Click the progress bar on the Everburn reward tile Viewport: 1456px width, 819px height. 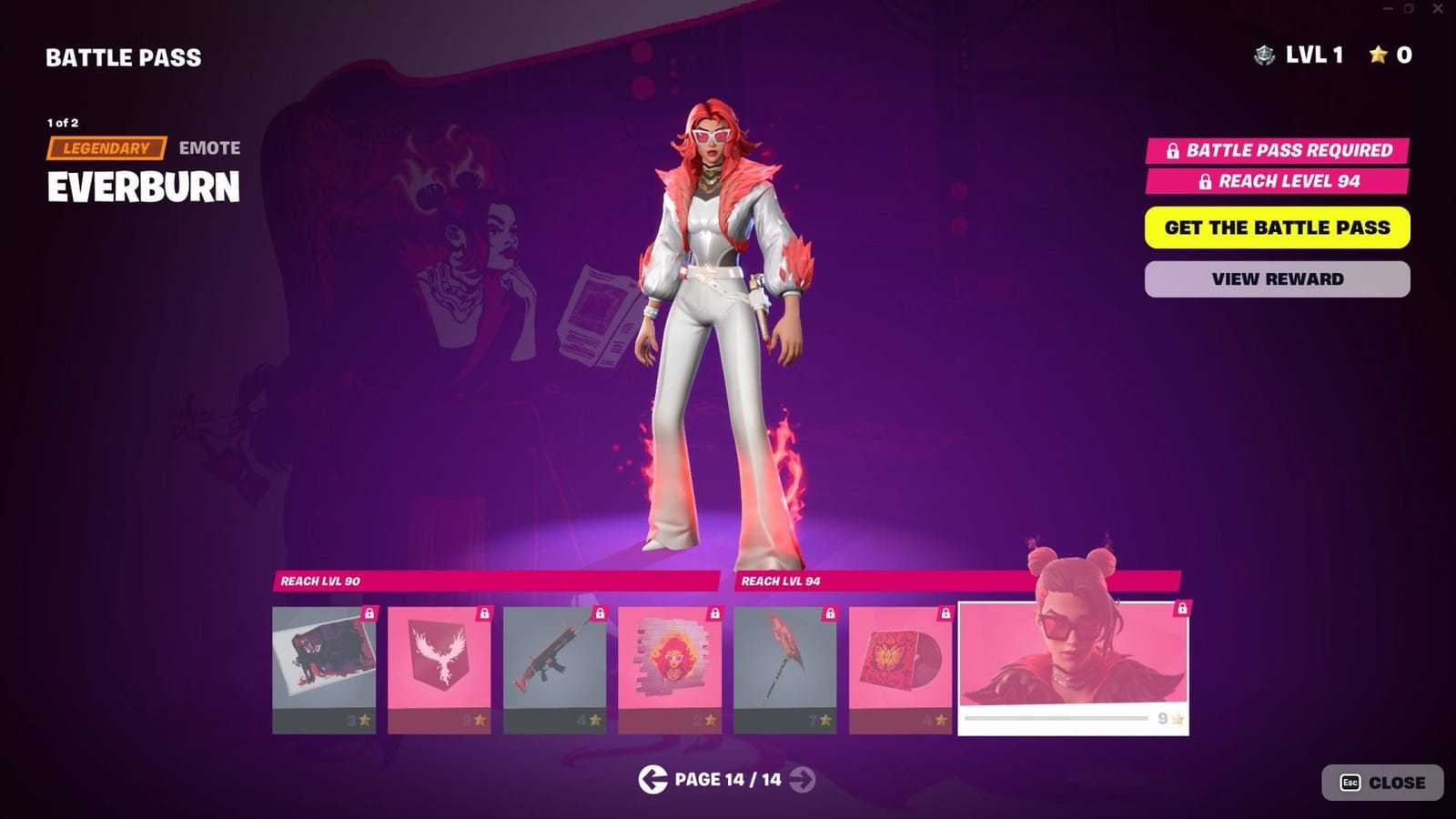pyautogui.click(x=1056, y=720)
